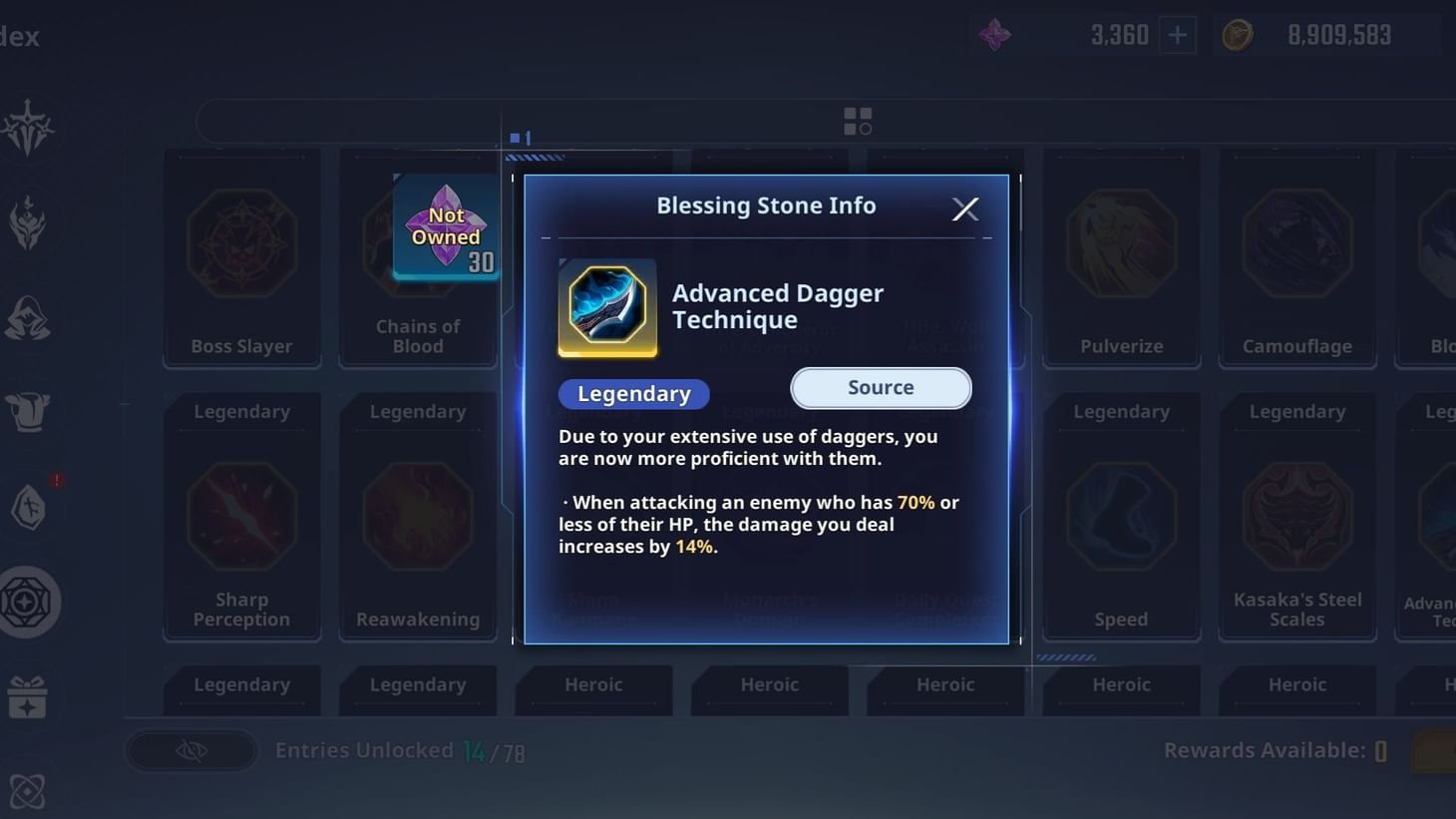The height and width of the screenshot is (819, 1456).
Task: Open the rune stone category with red notification
Action: (30, 507)
